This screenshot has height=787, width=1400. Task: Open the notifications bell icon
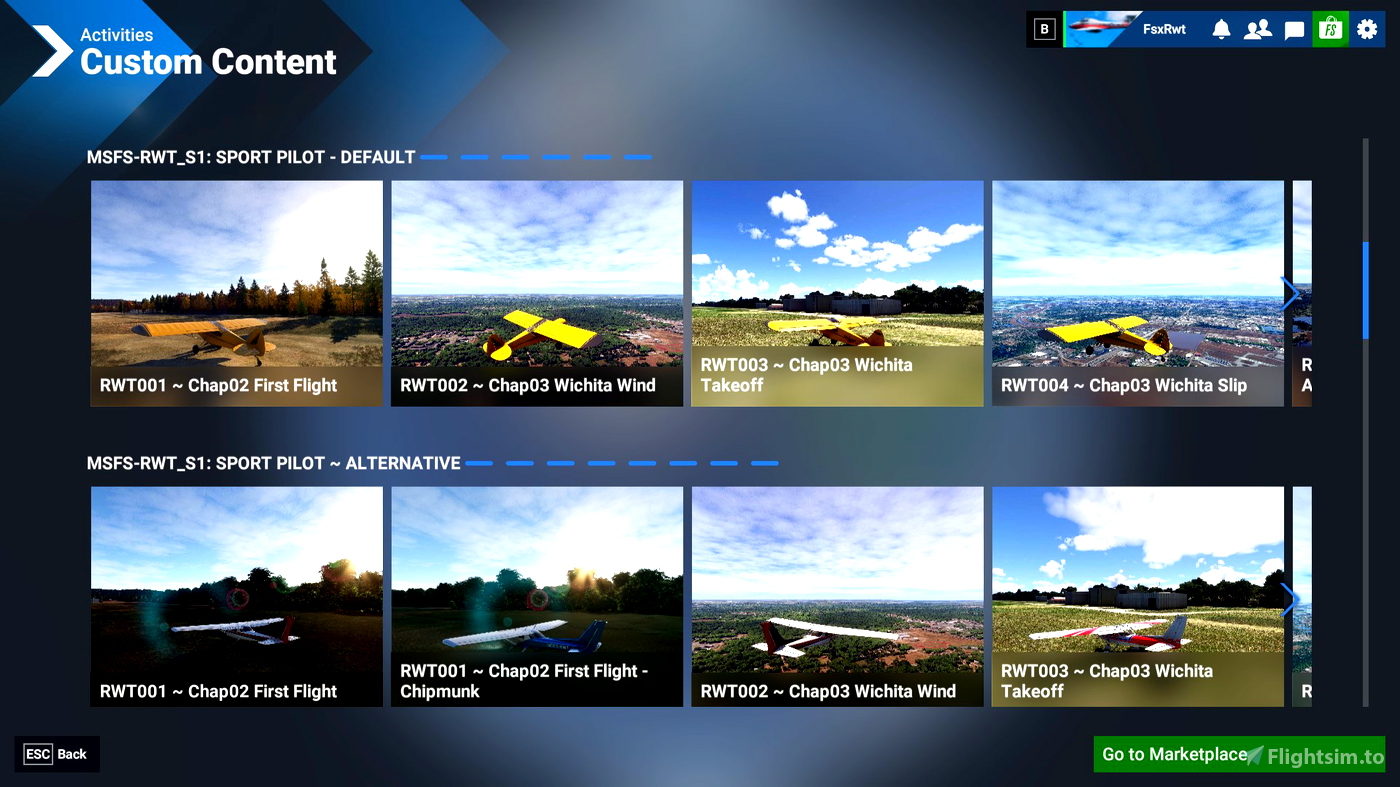click(1221, 29)
